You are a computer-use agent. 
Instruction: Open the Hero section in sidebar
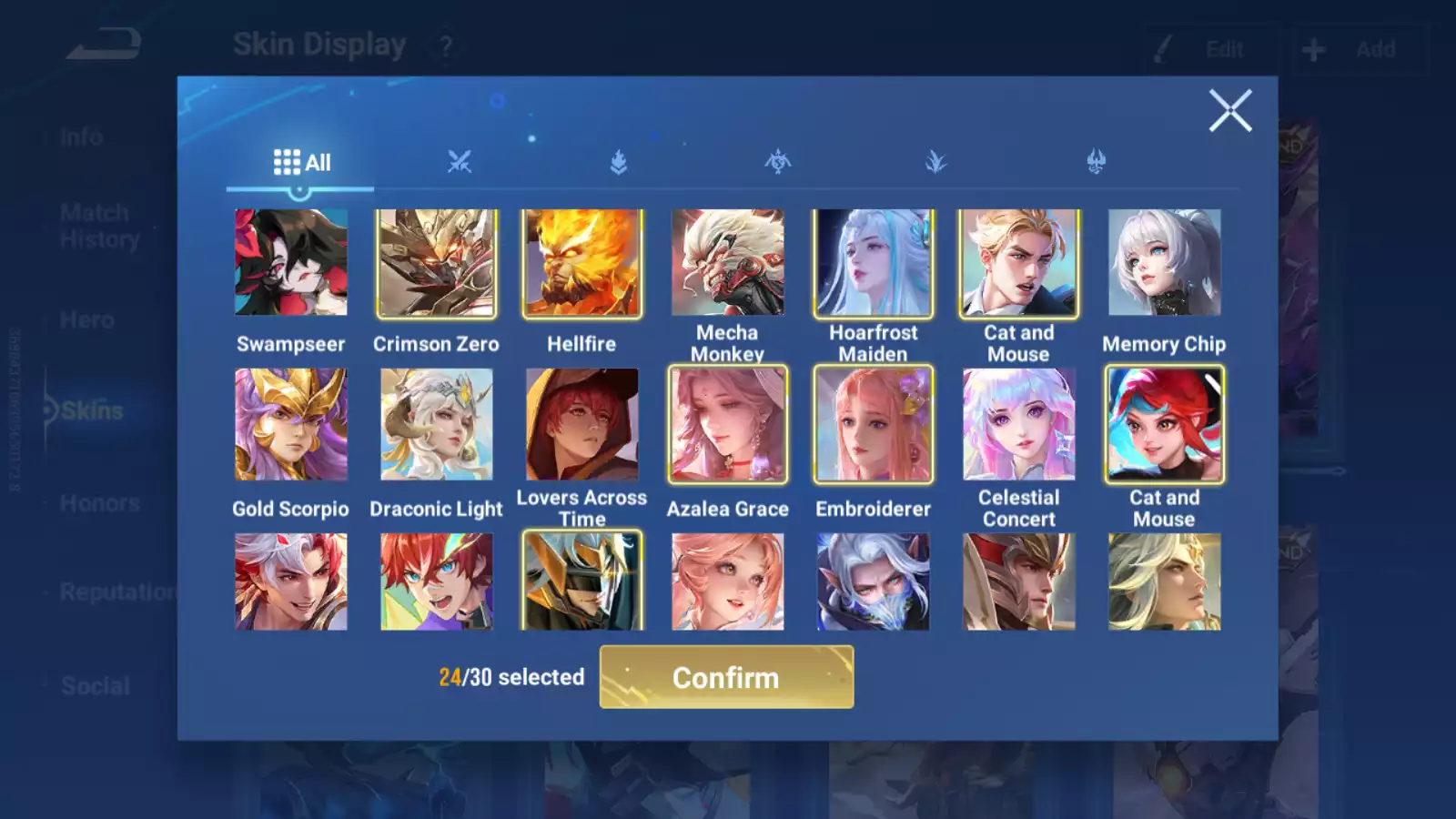[x=86, y=319]
